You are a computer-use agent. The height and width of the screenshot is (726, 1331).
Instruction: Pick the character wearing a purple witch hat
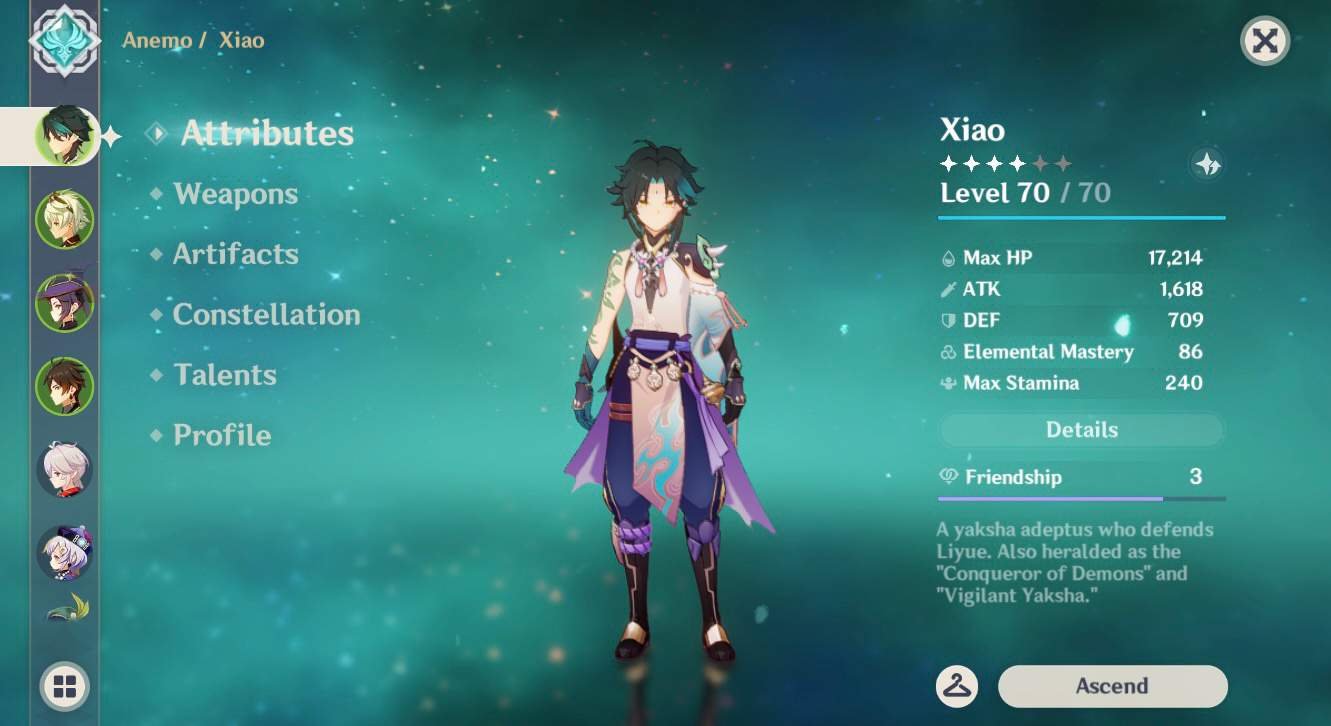(x=65, y=302)
